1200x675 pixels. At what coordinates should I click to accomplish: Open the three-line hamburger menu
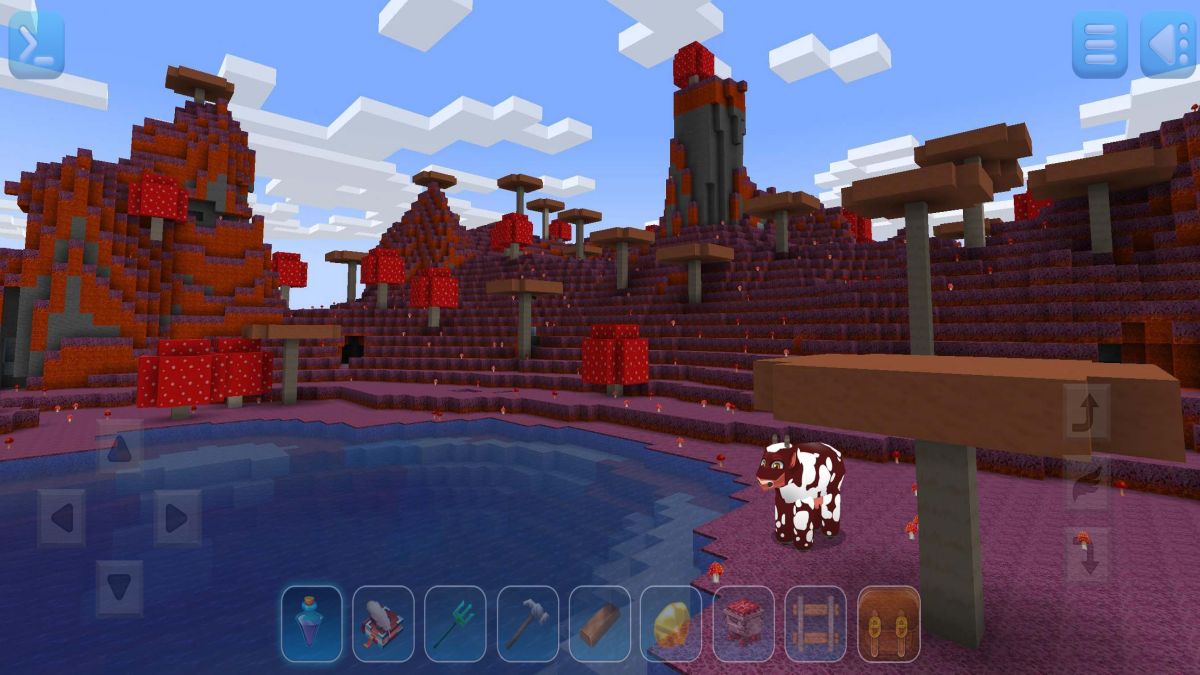pyautogui.click(x=1099, y=45)
